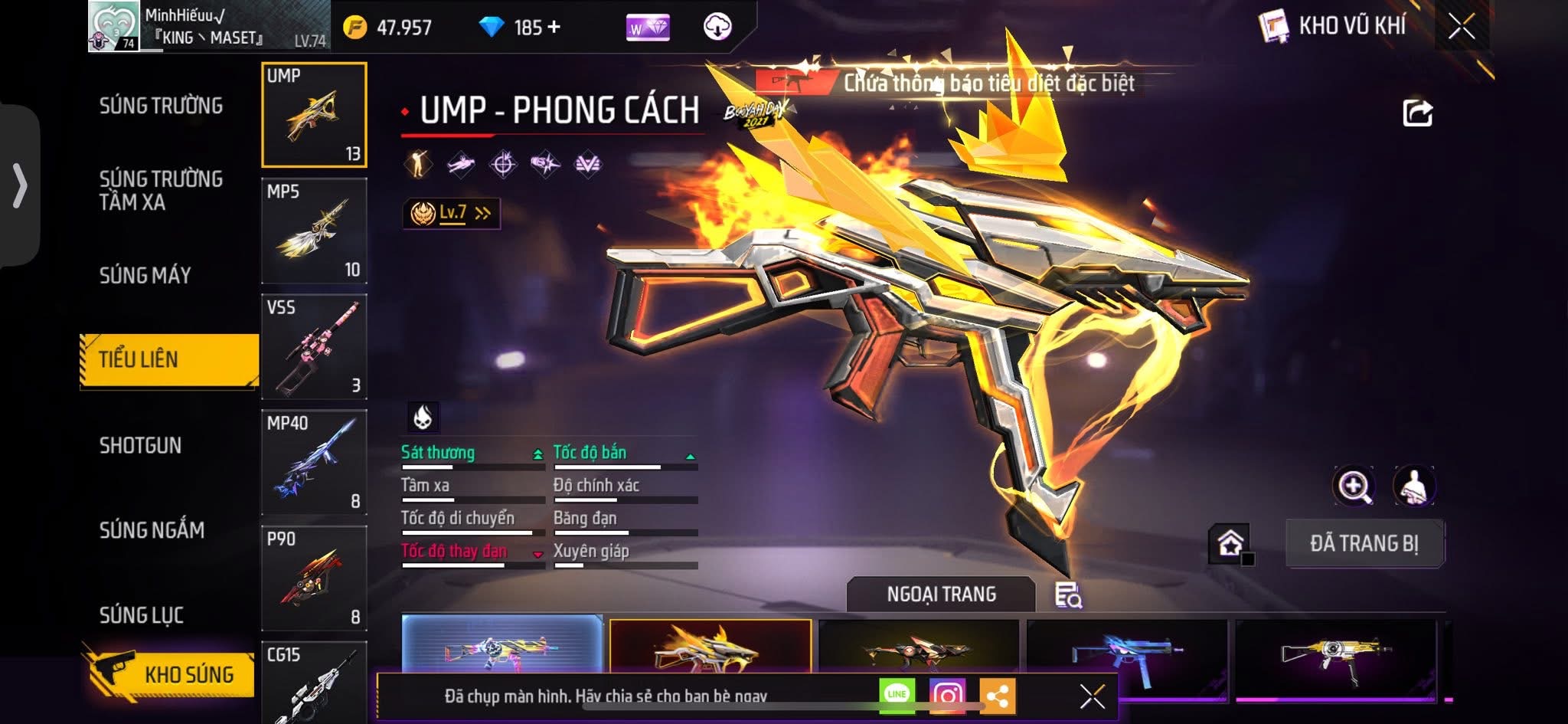Open the Súng Lục category
Screen dimensions: 1568x724
click(142, 614)
